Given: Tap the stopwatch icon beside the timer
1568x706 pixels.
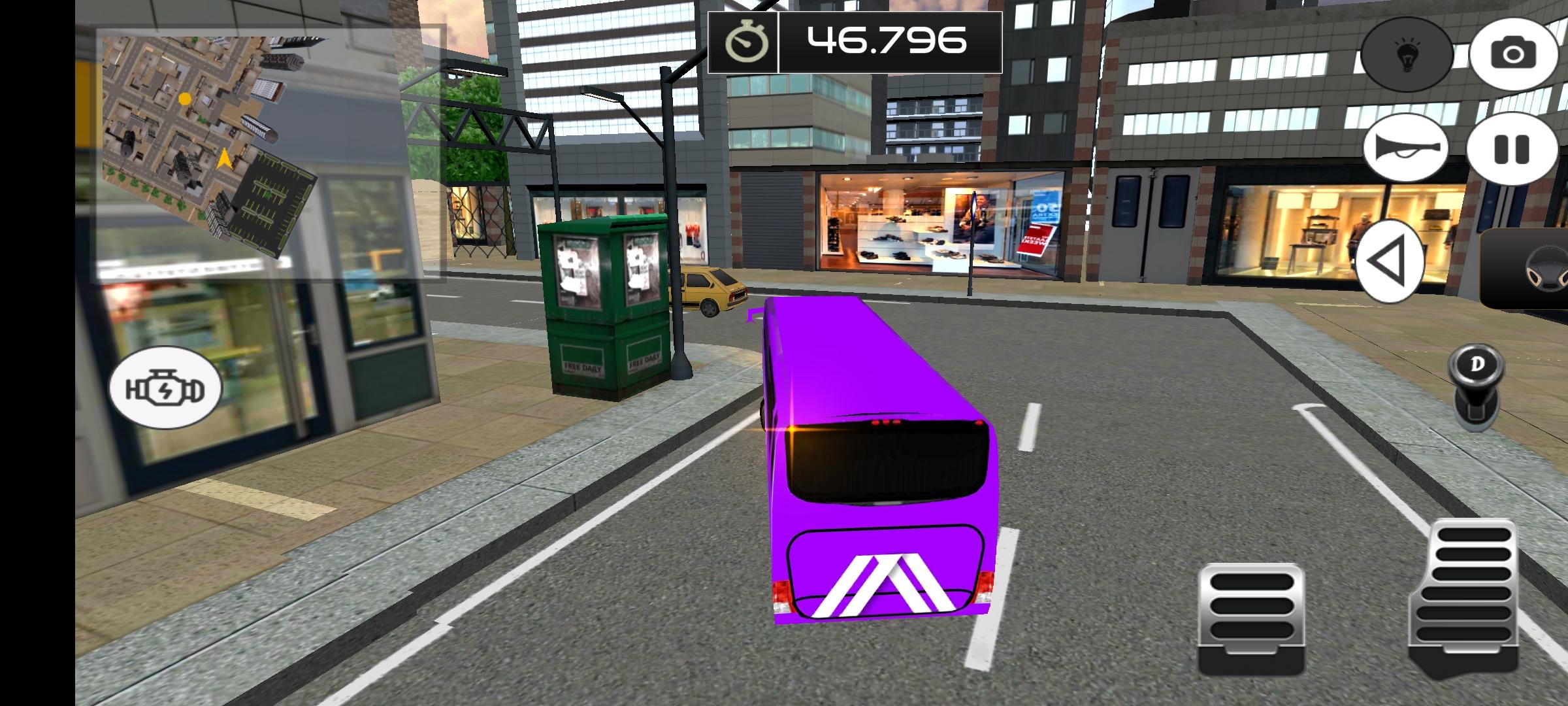Looking at the screenshot, I should 747,42.
